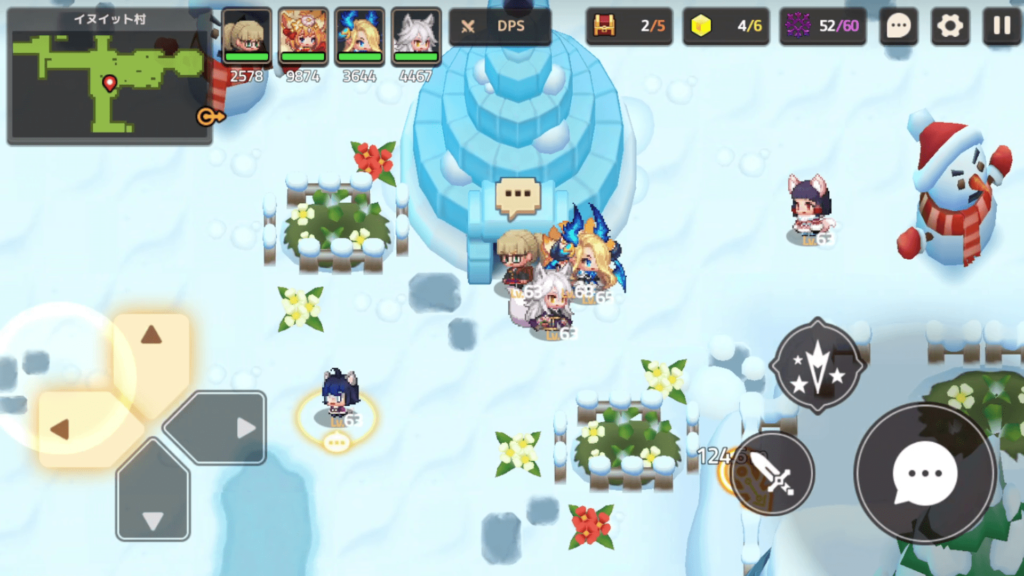Image resolution: width=1024 pixels, height=576 pixels.
Task: Tap the speech bubble above the igloo door
Action: coord(517,196)
